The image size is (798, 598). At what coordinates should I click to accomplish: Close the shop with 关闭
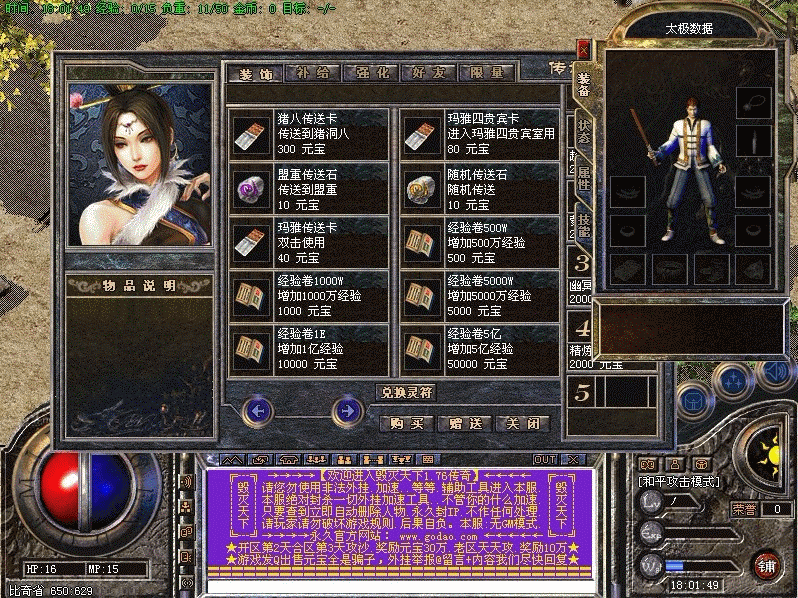click(x=523, y=424)
